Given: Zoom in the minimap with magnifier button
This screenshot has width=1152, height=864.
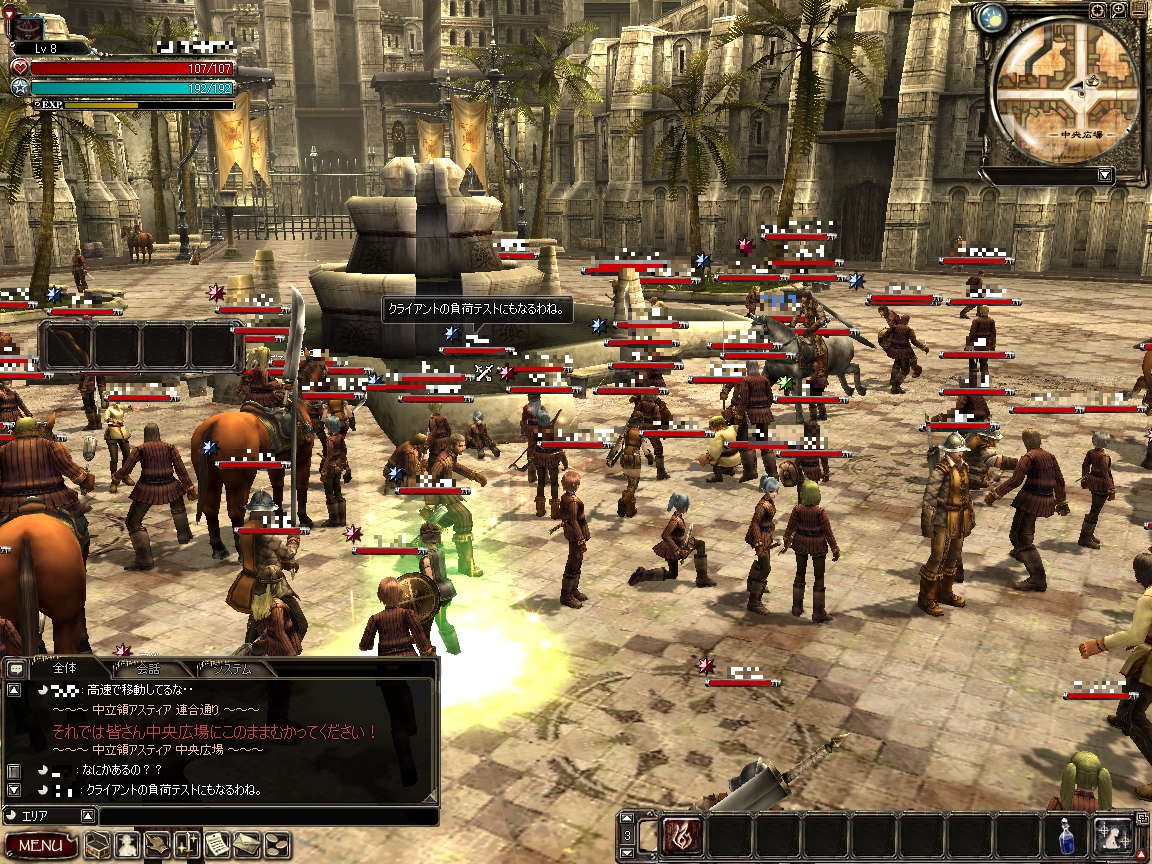Looking at the screenshot, I should [x=1119, y=11].
